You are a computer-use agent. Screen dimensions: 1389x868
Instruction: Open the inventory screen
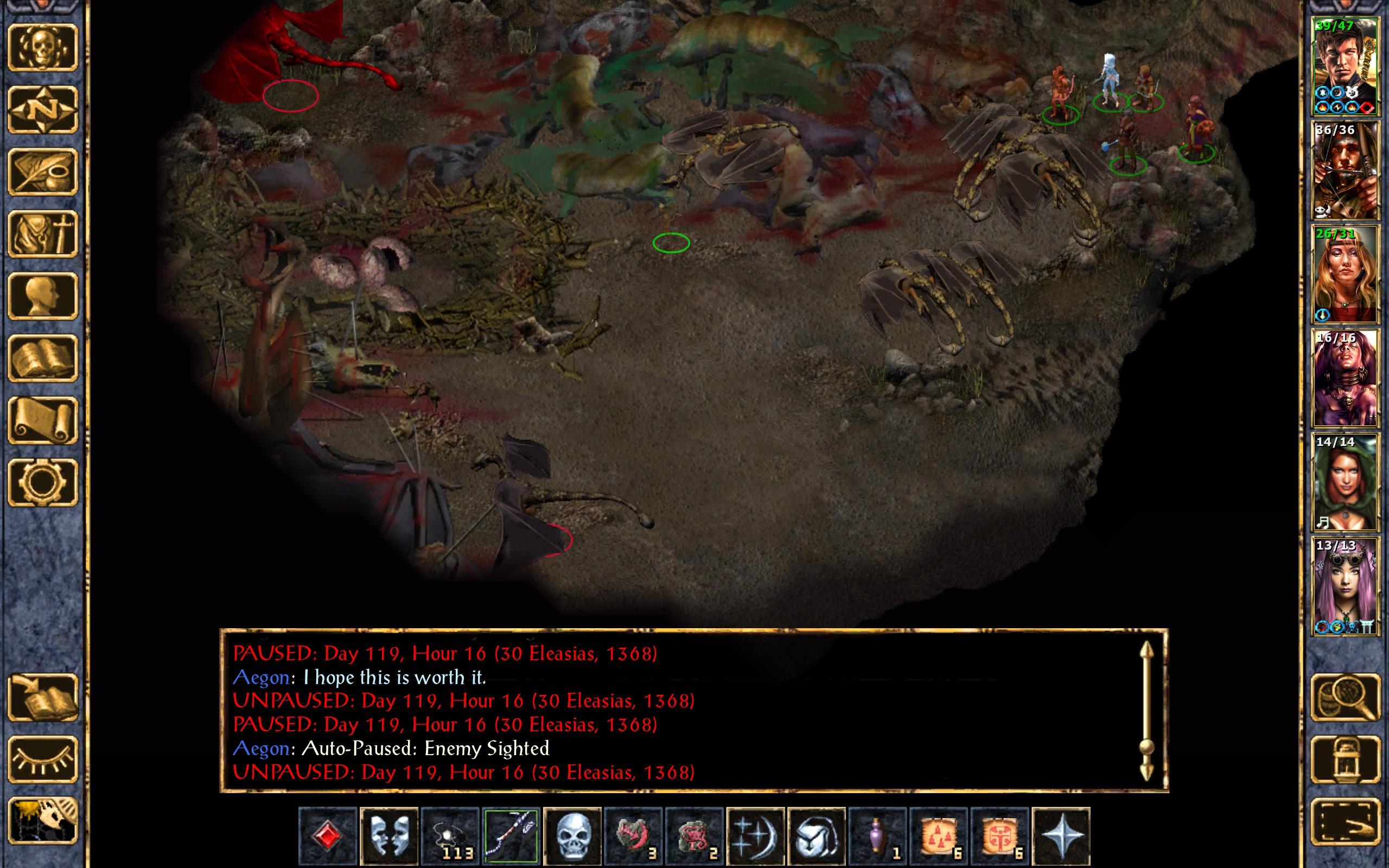tap(43, 234)
